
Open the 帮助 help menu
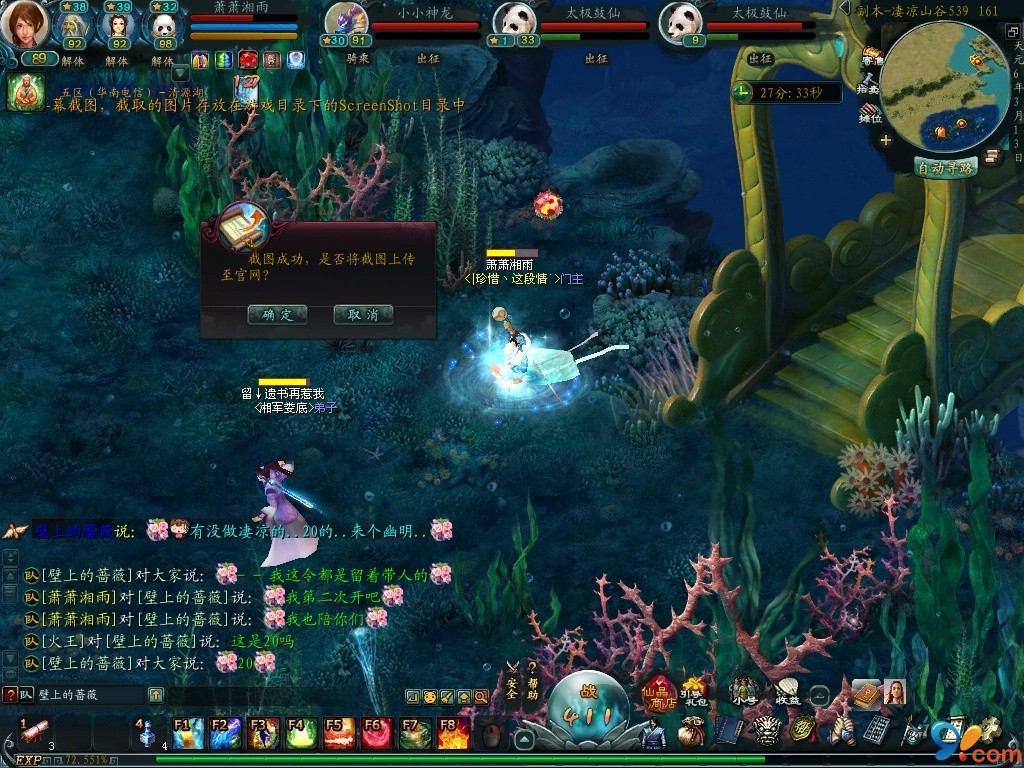[x=533, y=681]
